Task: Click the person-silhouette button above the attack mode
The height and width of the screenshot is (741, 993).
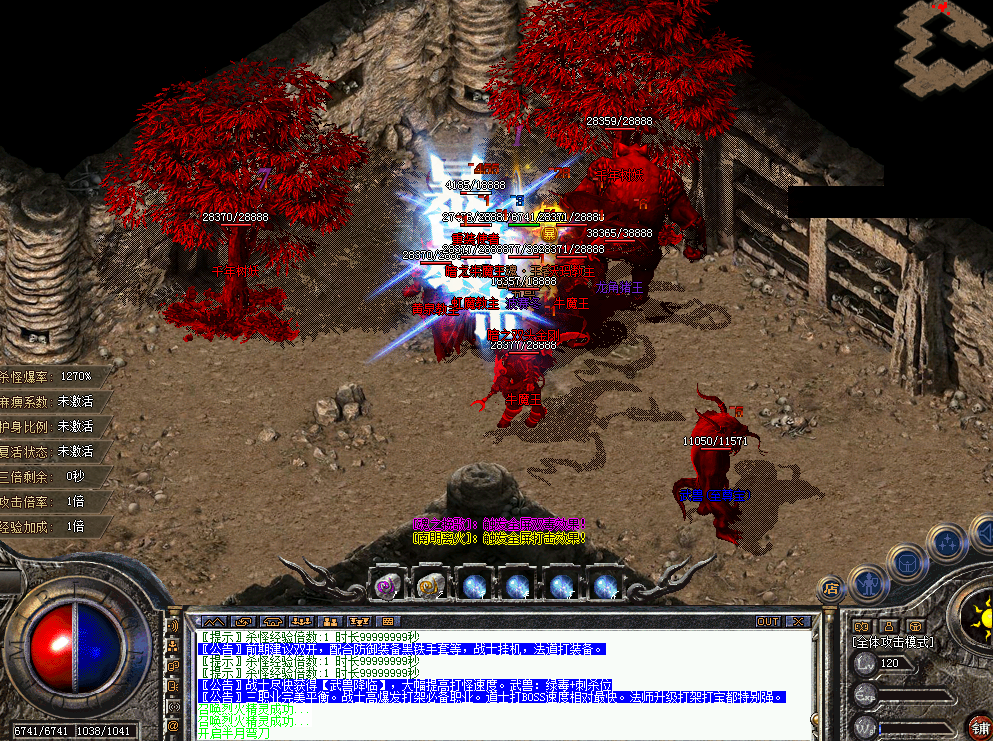Action: [x=886, y=626]
